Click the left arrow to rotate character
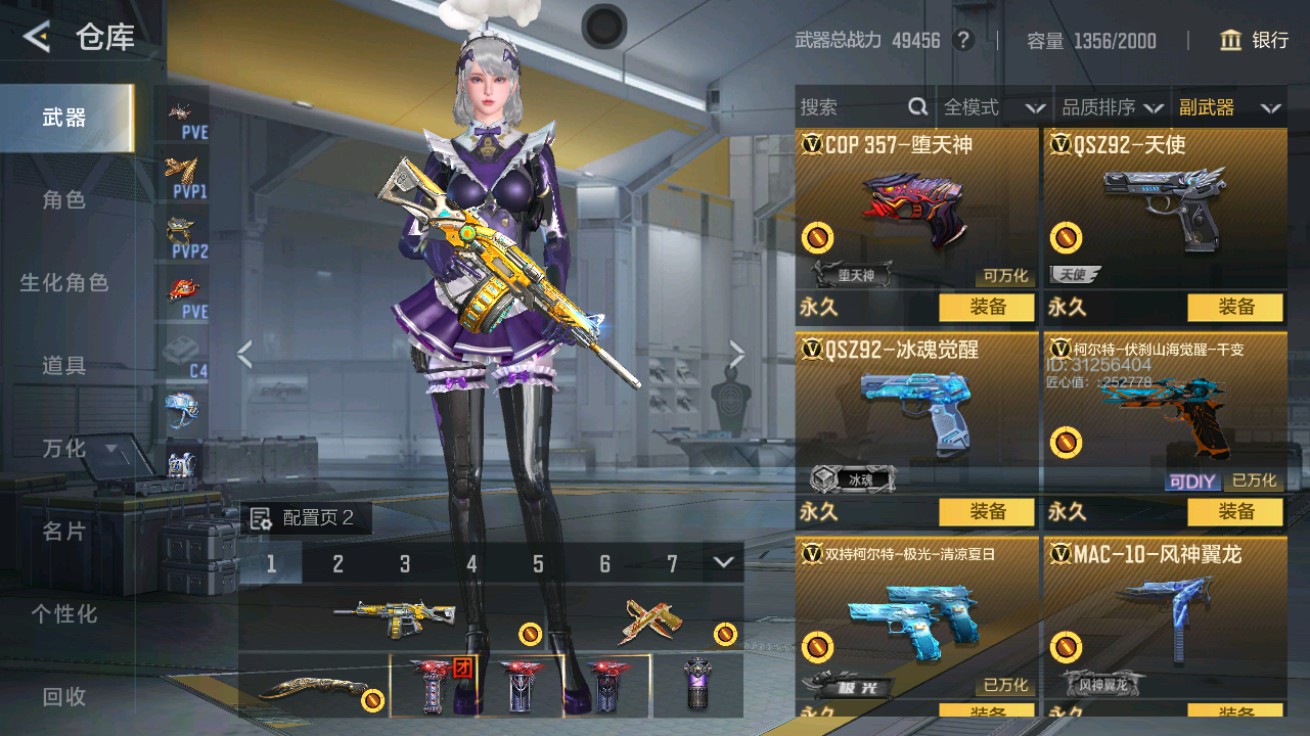The width and height of the screenshot is (1310, 736). click(245, 355)
